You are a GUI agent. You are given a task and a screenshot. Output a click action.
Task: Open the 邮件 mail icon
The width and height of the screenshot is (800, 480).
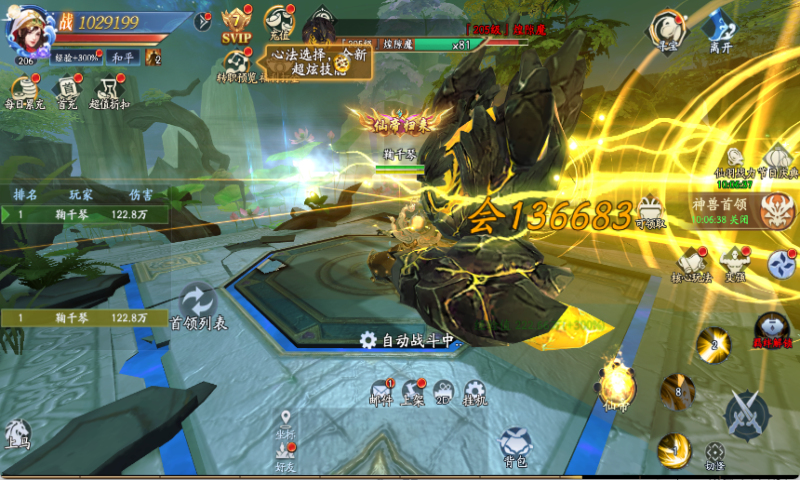pyautogui.click(x=381, y=393)
